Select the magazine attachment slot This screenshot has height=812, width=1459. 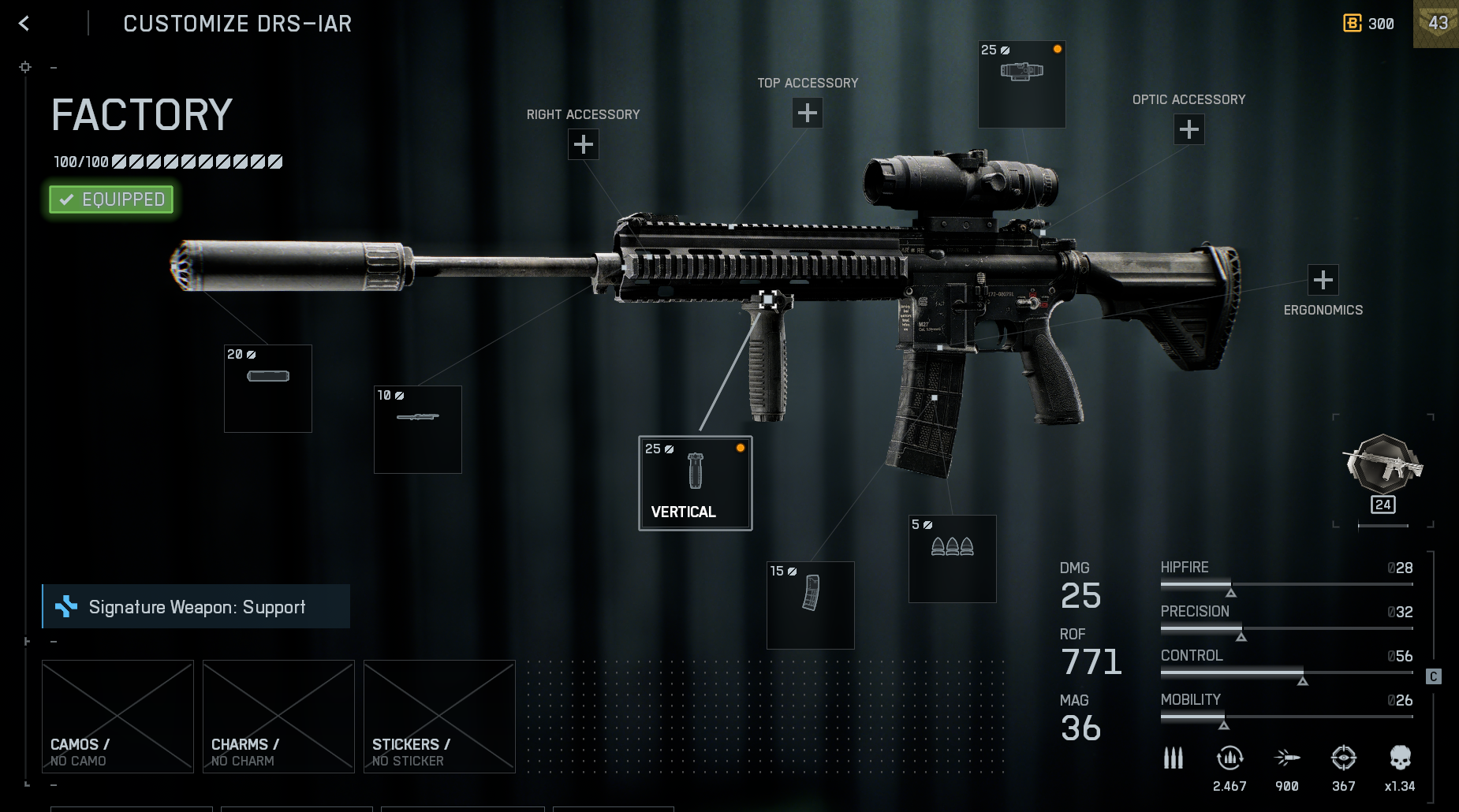pos(811,605)
